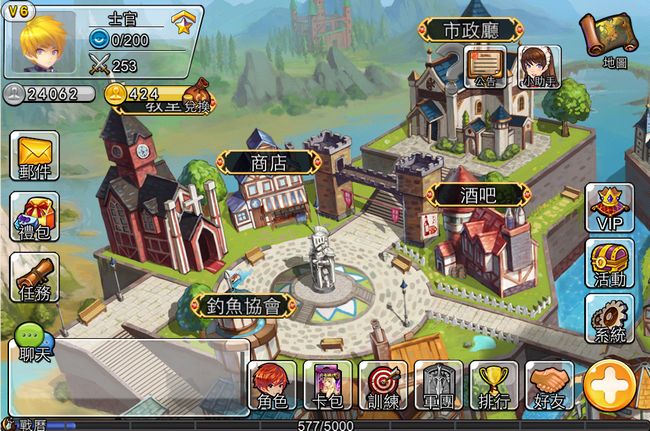Open the 活動 events treasure chest
This screenshot has height=431, width=650.
[x=608, y=263]
